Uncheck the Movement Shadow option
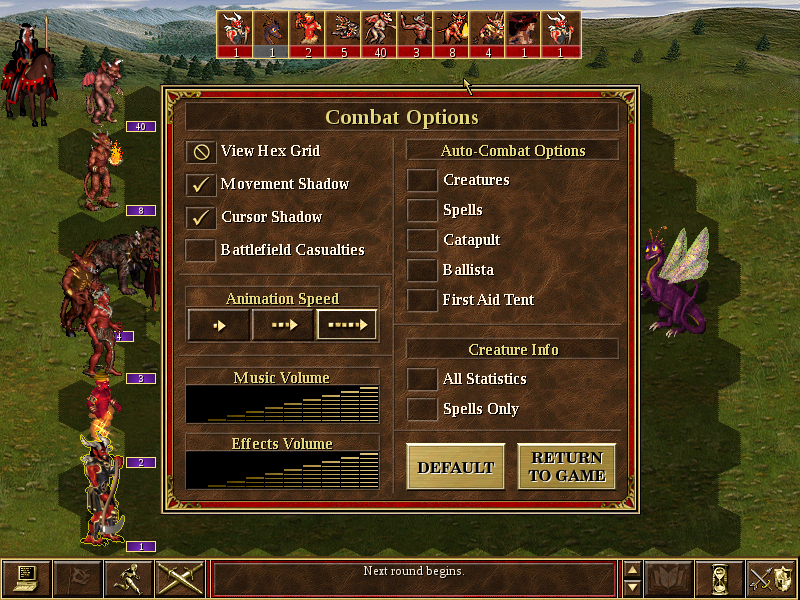Viewport: 800px width, 600px height. point(202,185)
